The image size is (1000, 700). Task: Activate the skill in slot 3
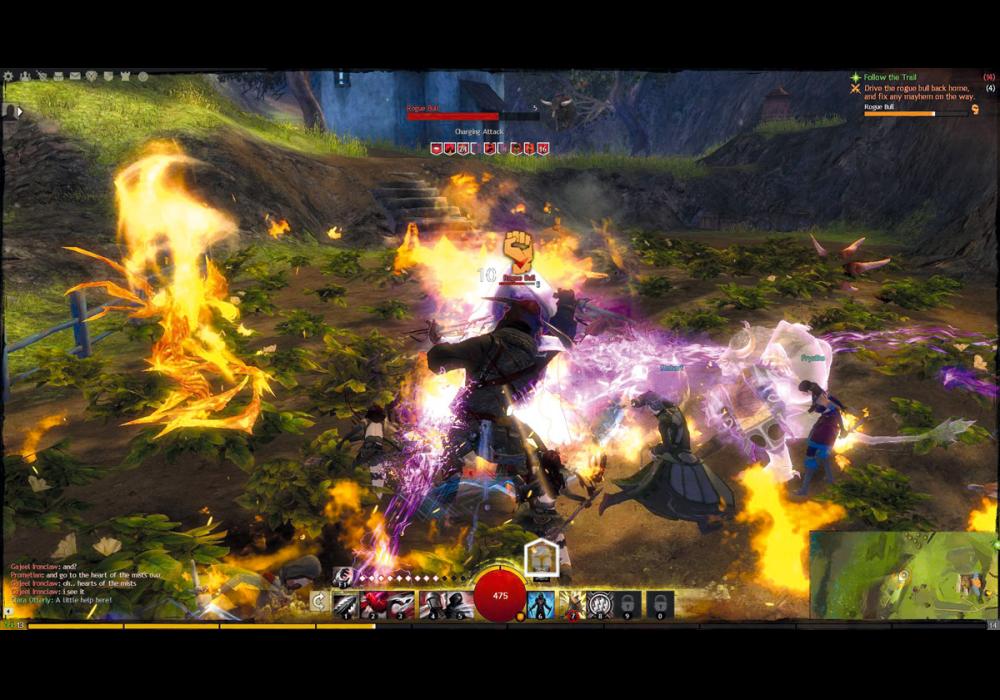(x=401, y=604)
